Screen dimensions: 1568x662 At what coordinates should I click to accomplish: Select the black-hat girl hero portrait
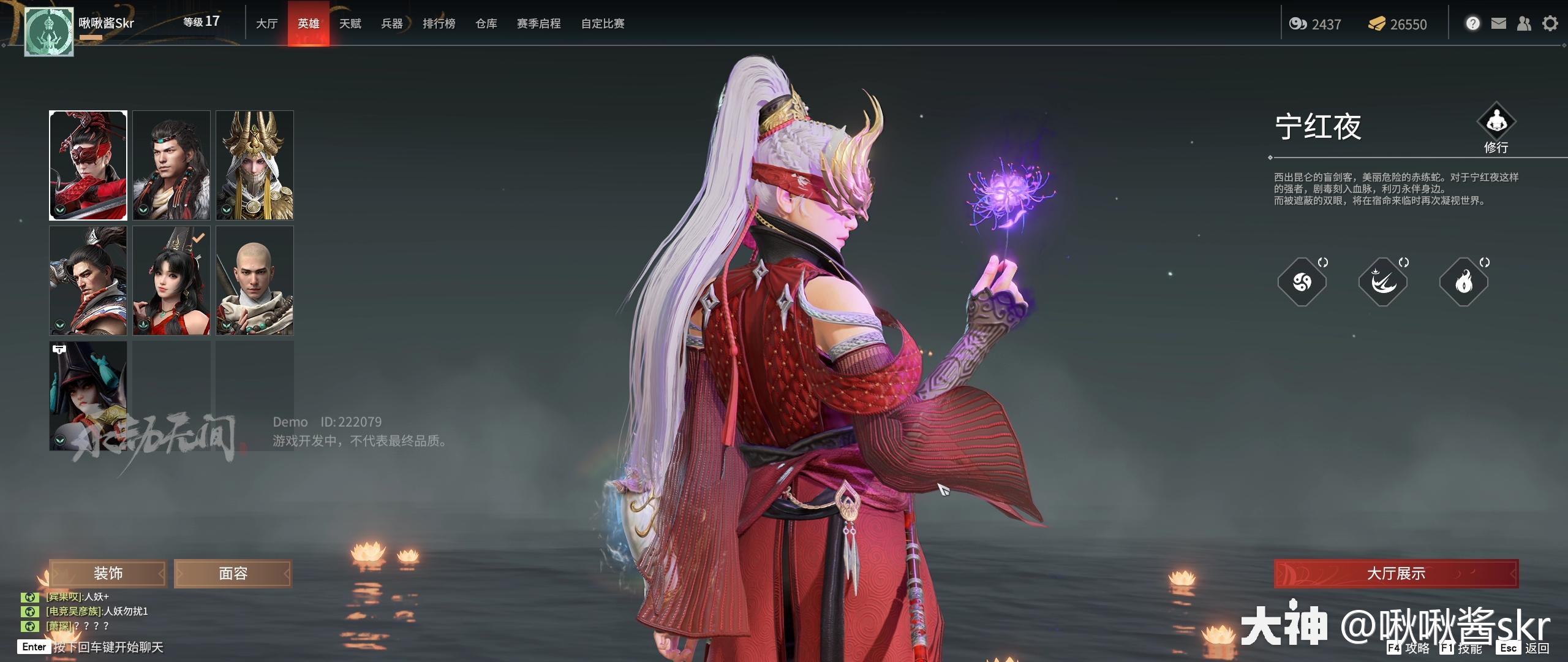point(88,395)
